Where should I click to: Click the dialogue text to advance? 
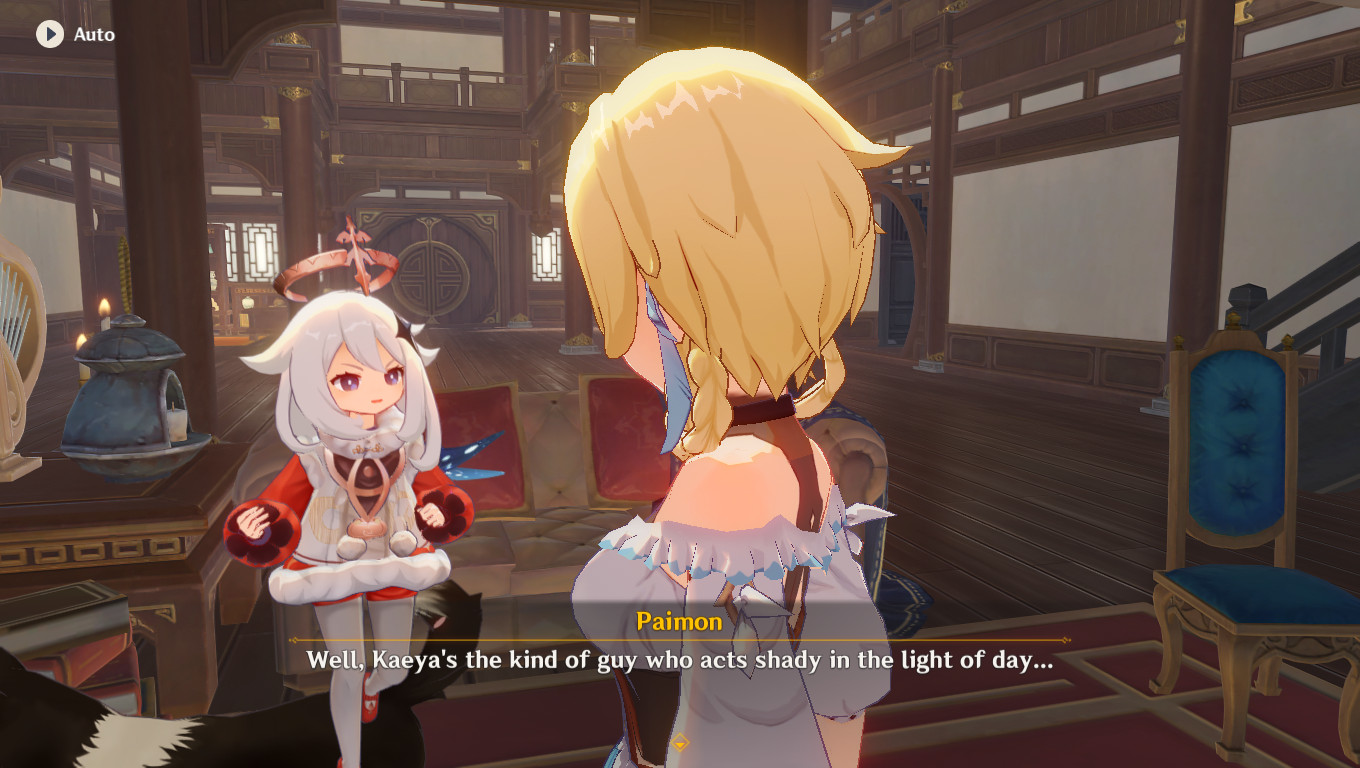[680, 657]
